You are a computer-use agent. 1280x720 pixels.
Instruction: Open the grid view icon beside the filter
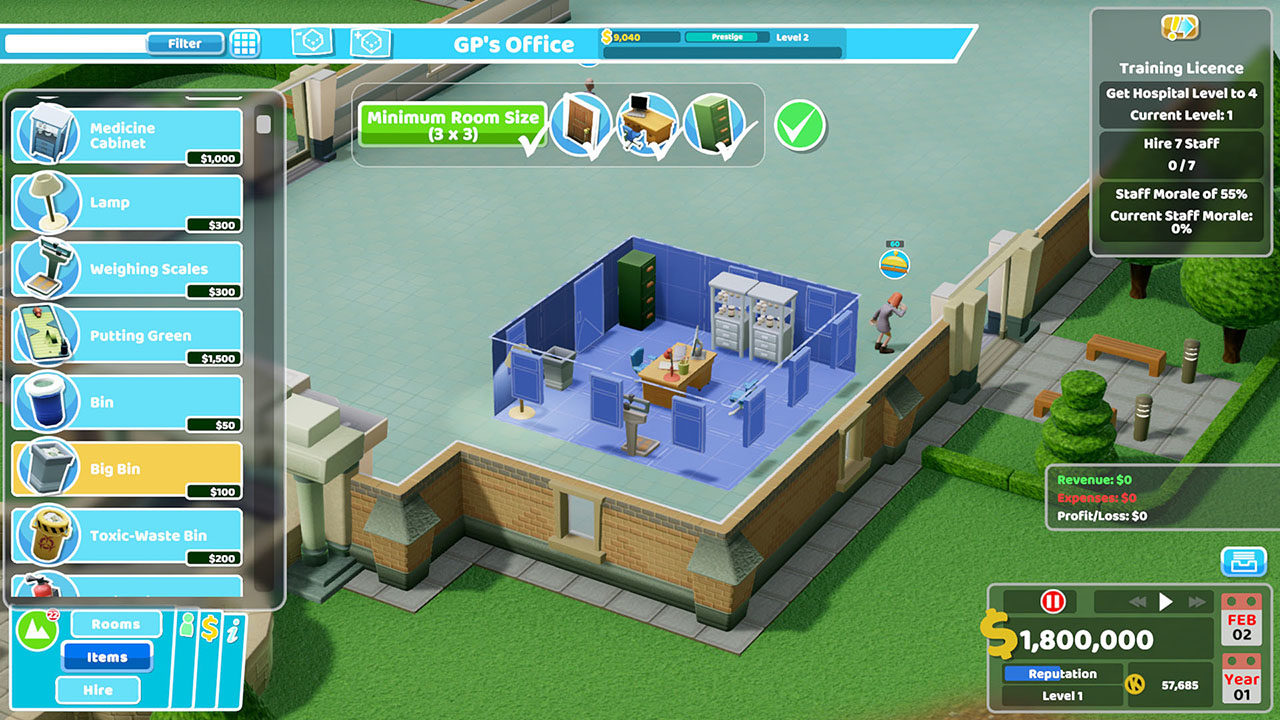[x=243, y=43]
